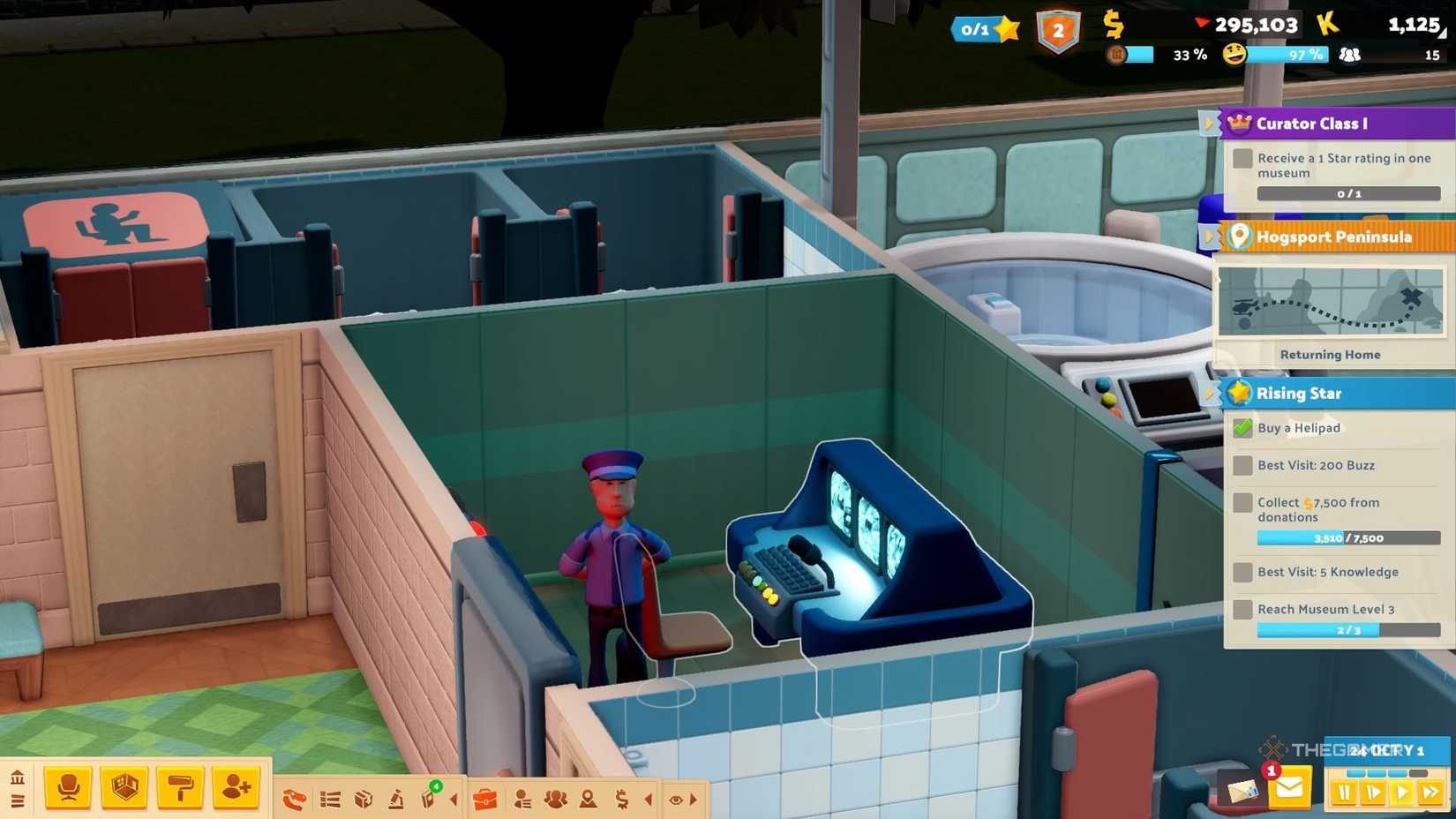Open the furniture chair placement tool
This screenshot has width=1456, height=819.
click(x=69, y=786)
